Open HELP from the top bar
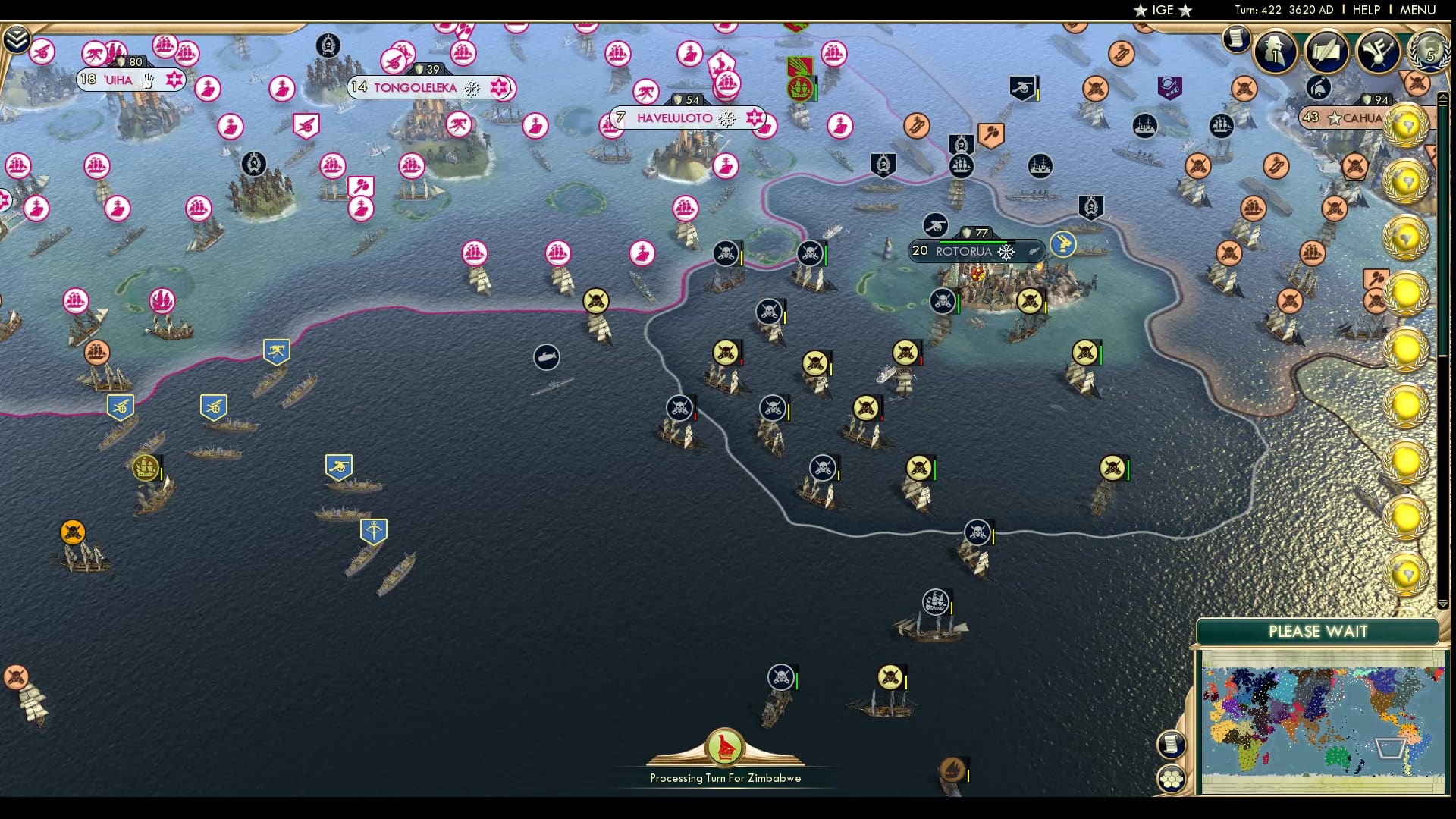 pyautogui.click(x=1364, y=10)
